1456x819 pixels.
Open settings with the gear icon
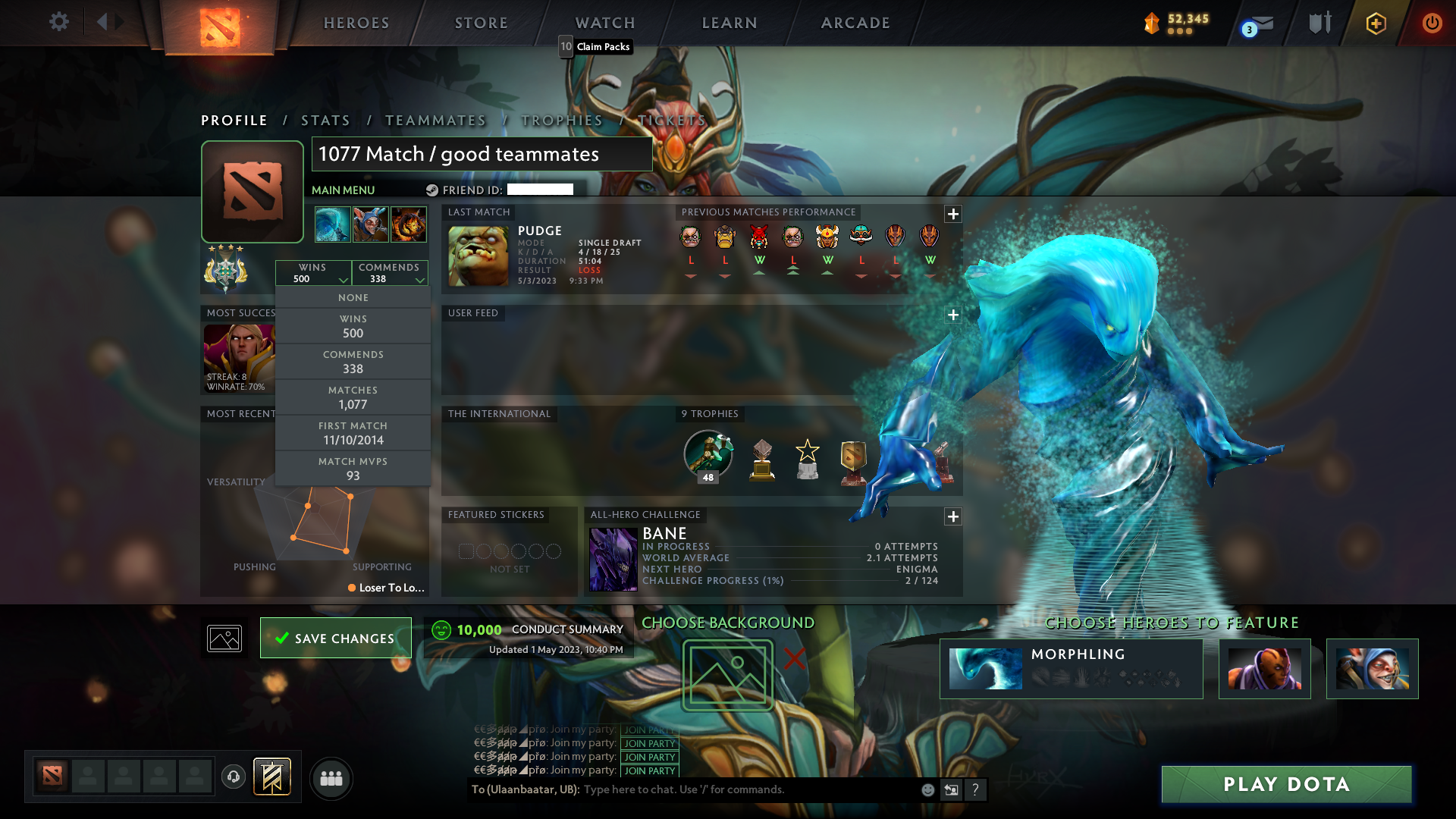[59, 23]
